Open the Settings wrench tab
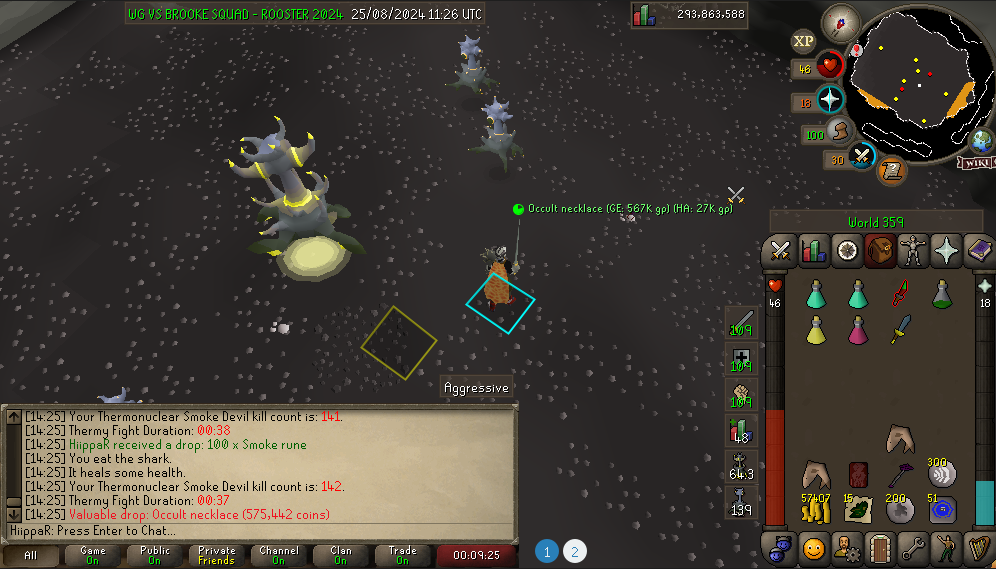This screenshot has width=996, height=569. pyautogui.click(x=913, y=548)
